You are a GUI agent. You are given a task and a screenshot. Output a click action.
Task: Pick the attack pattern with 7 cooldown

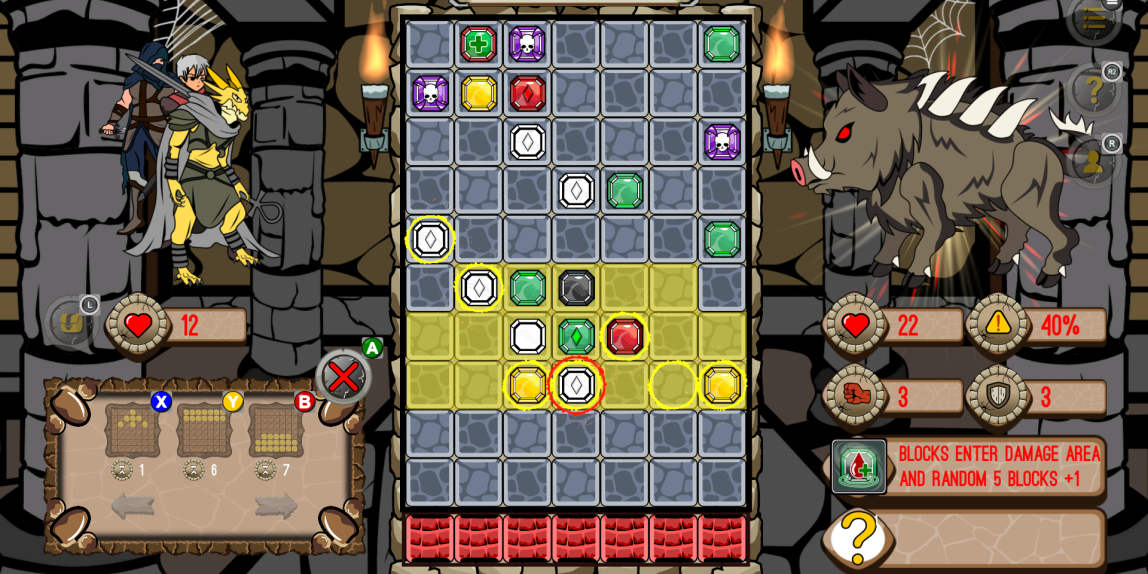(276, 430)
